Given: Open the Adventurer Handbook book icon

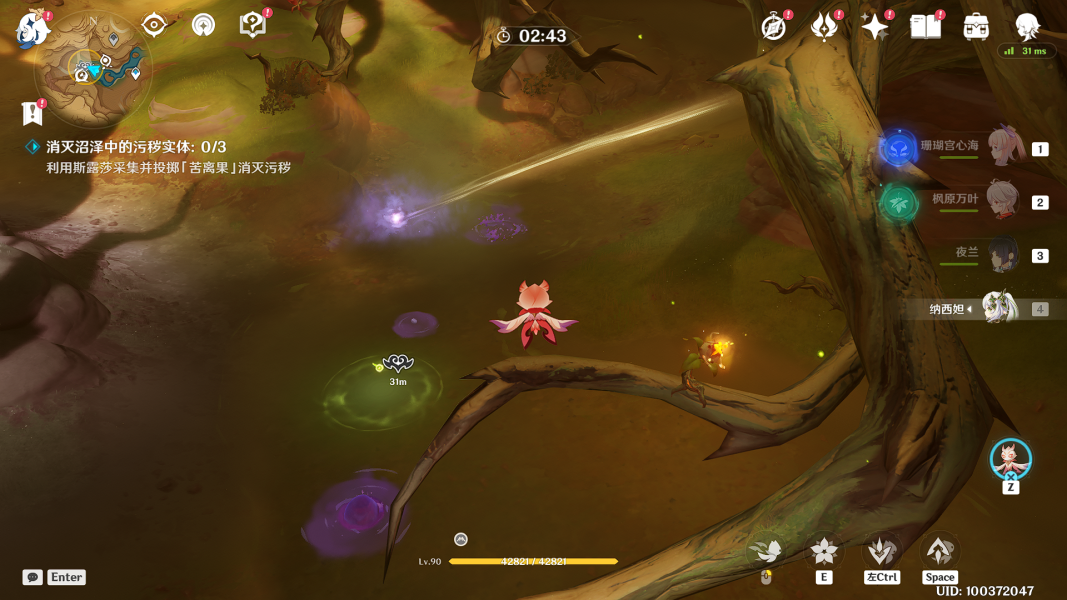Looking at the screenshot, I should click(x=926, y=26).
